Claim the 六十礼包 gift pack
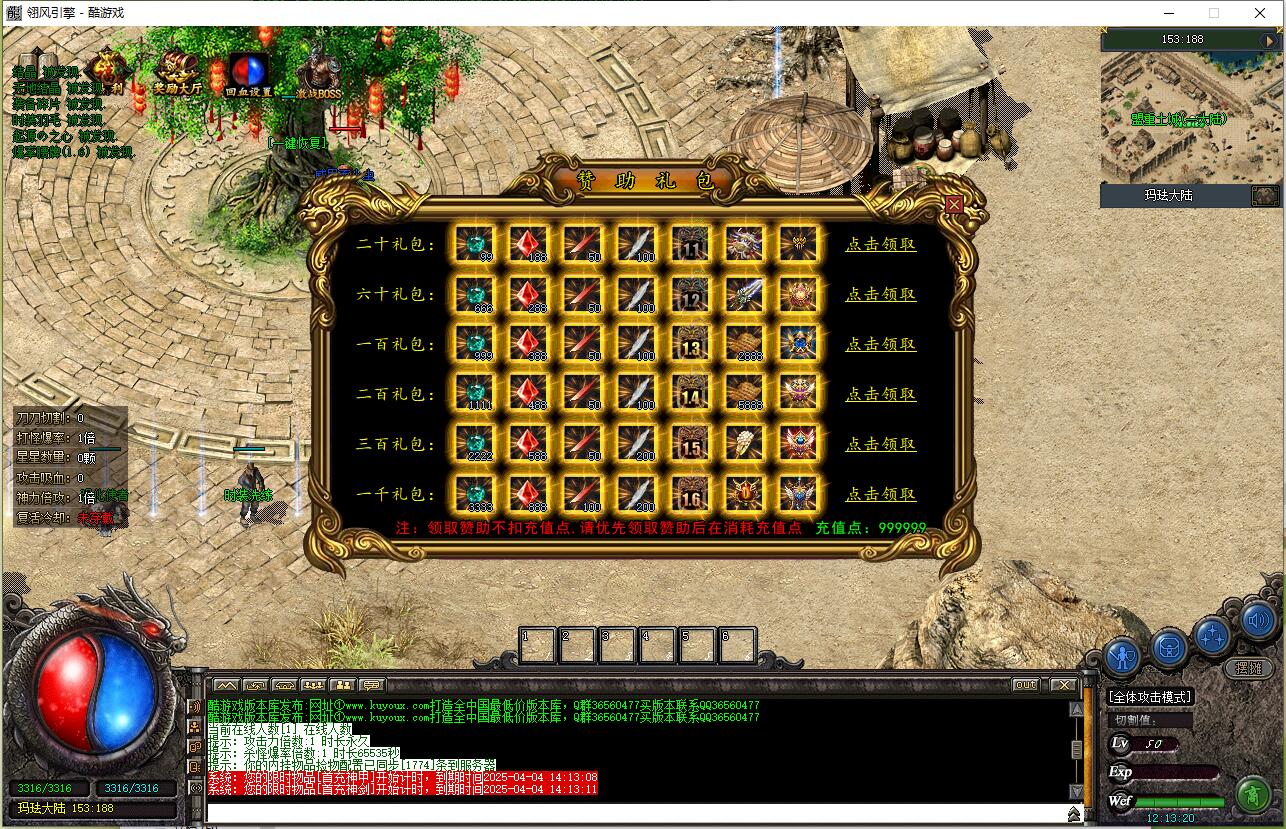This screenshot has width=1286, height=829. pyautogui.click(x=880, y=294)
